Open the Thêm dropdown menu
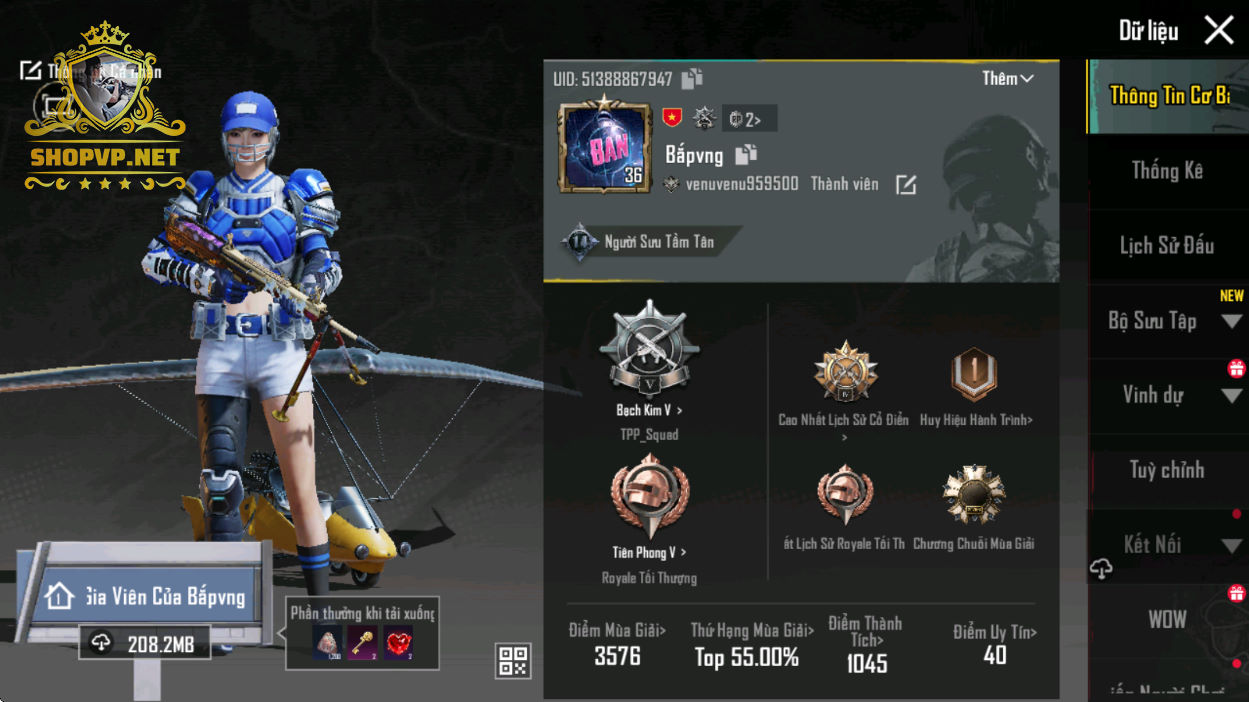 (x=1007, y=79)
